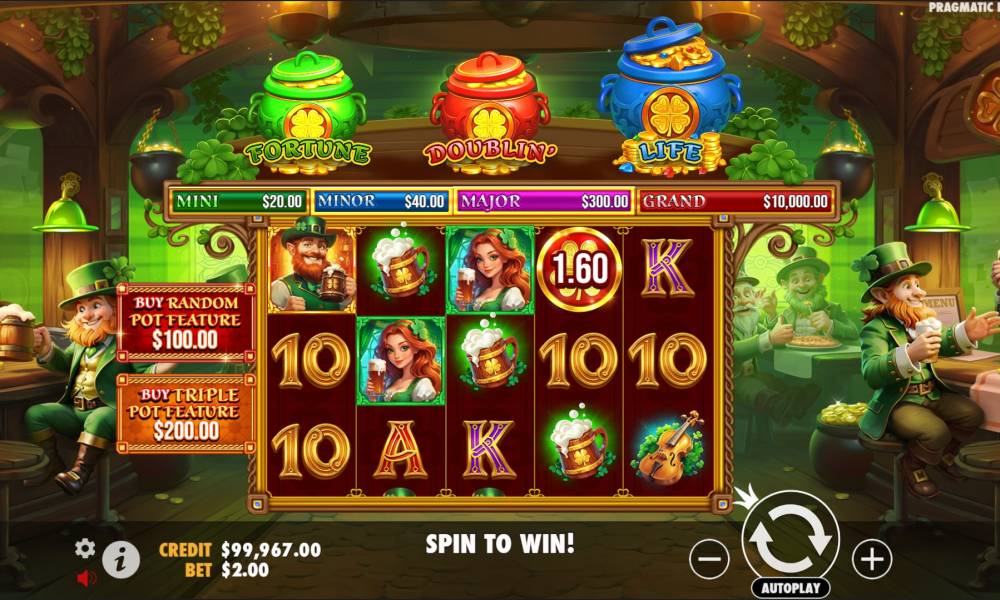This screenshot has height=600, width=1000.
Task: Buy Random Pot Feature for $100.00
Action: 186,321
